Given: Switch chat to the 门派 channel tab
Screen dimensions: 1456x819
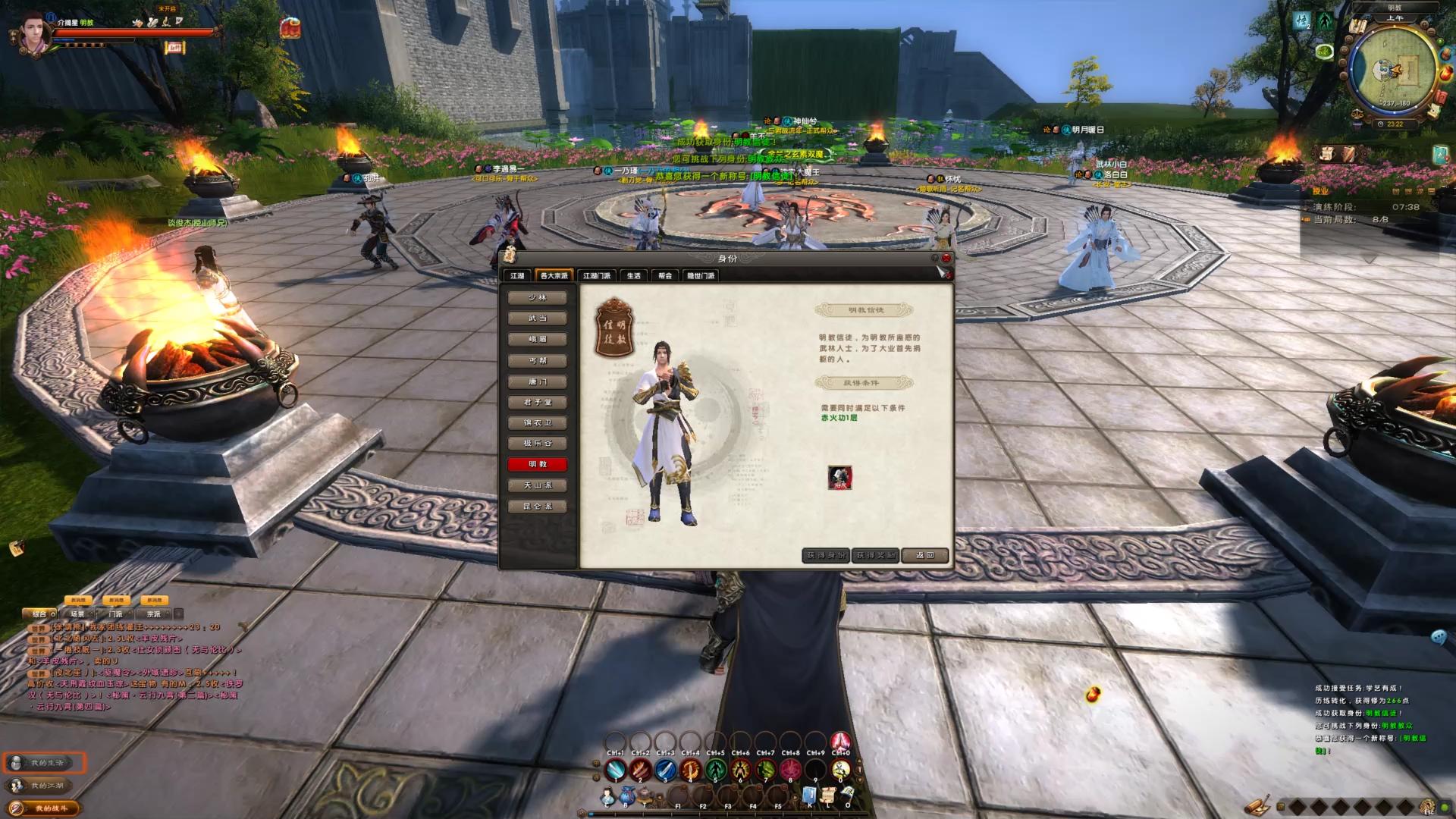Looking at the screenshot, I should (x=115, y=614).
